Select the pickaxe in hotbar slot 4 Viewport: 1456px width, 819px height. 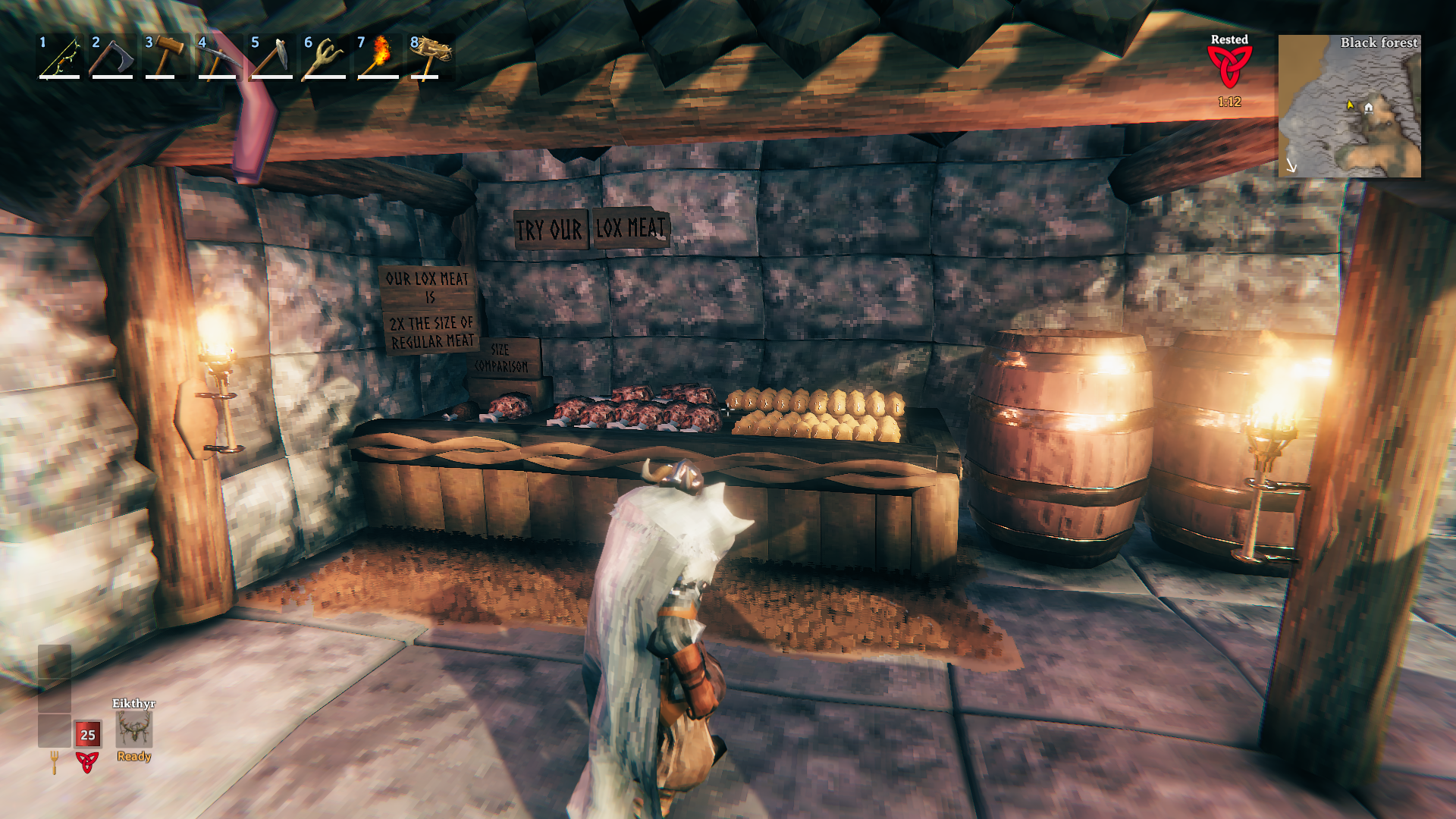point(218,58)
